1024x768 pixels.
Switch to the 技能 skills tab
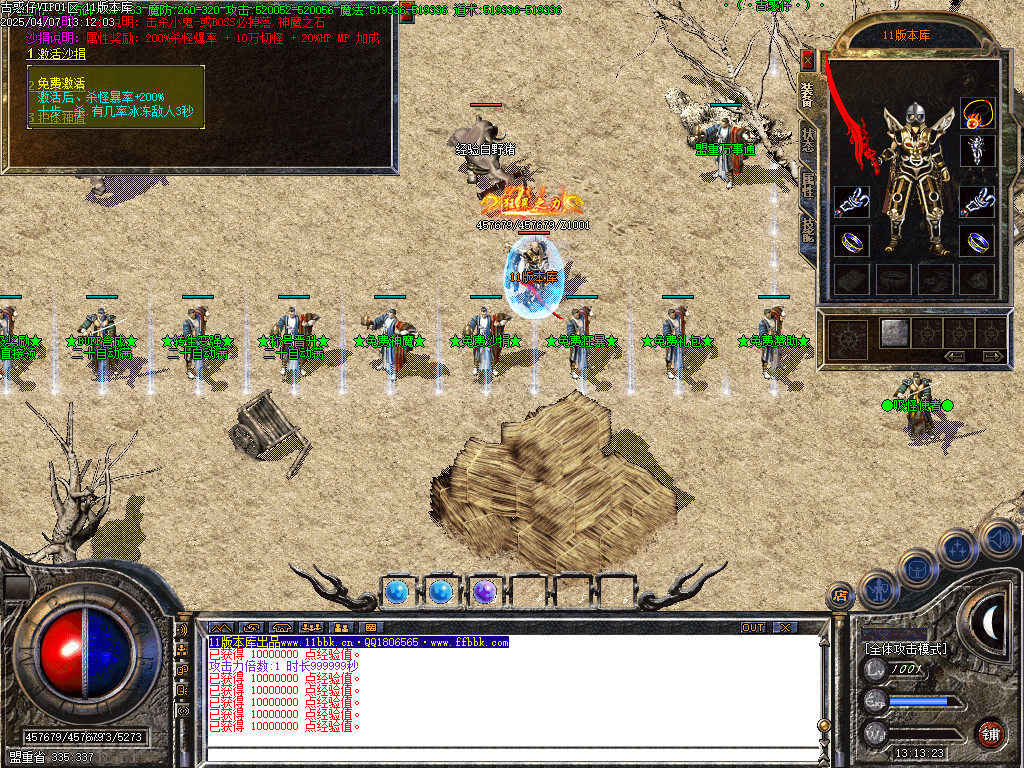coord(808,230)
